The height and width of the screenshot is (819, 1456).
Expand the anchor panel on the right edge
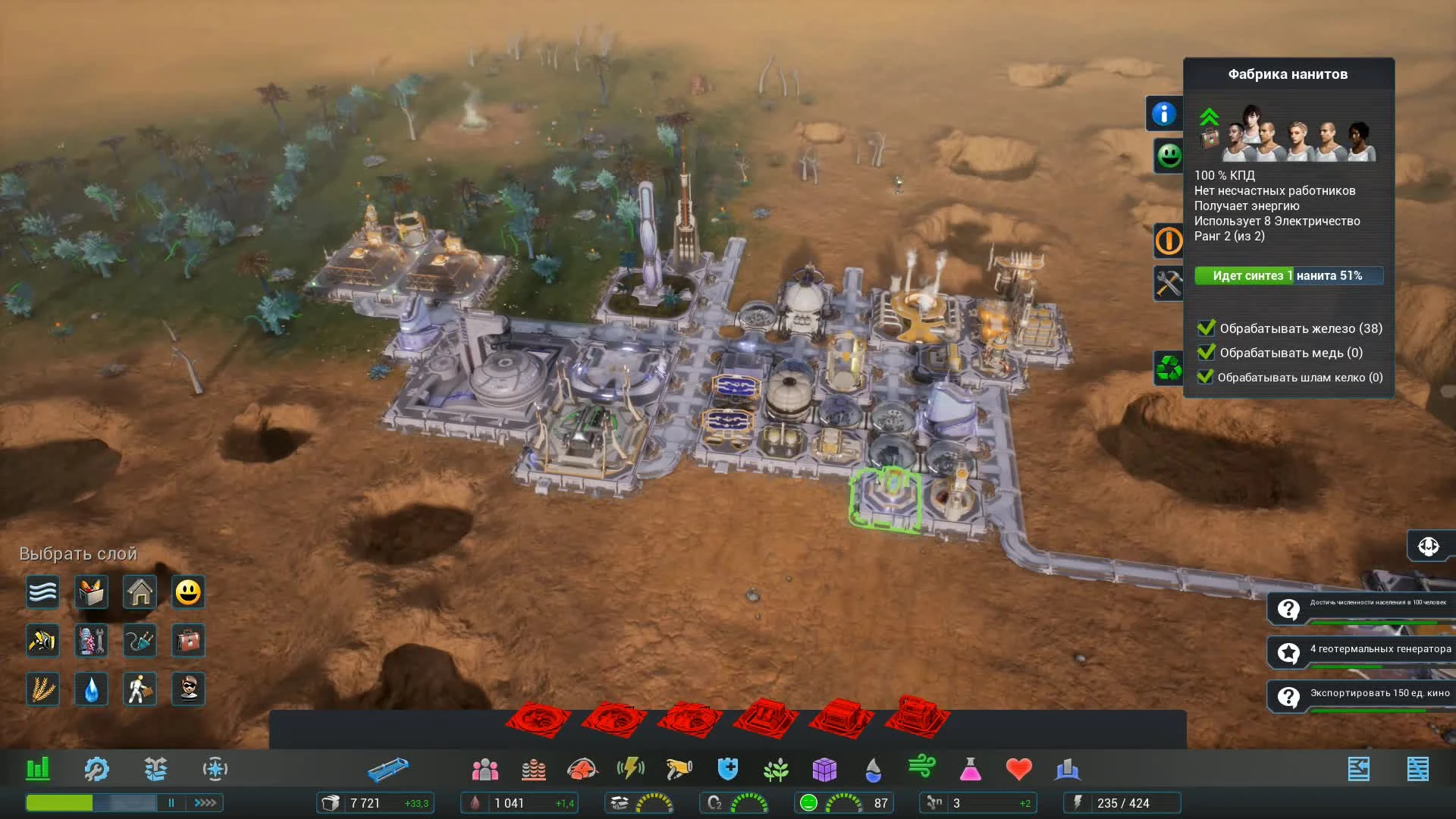[x=1429, y=545]
